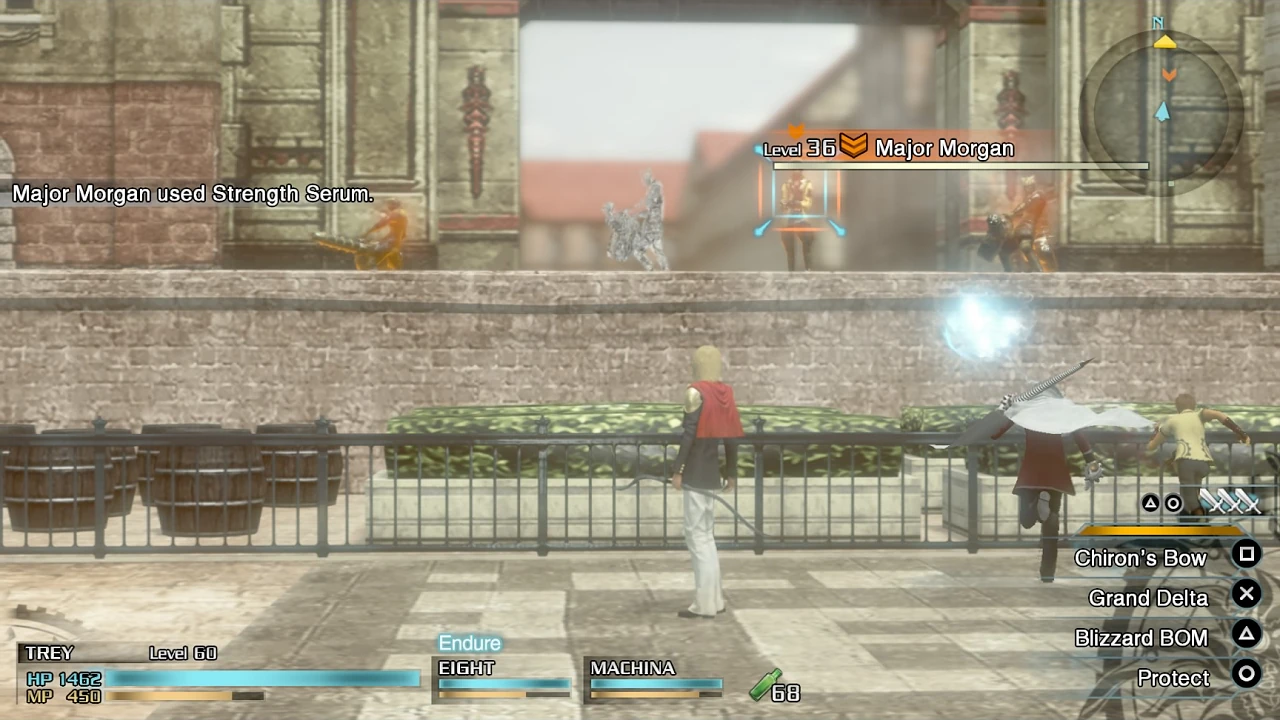Viewport: 1280px width, 720px height.
Task: Expand the yellow player arrow on the minimap
Action: point(1164,43)
